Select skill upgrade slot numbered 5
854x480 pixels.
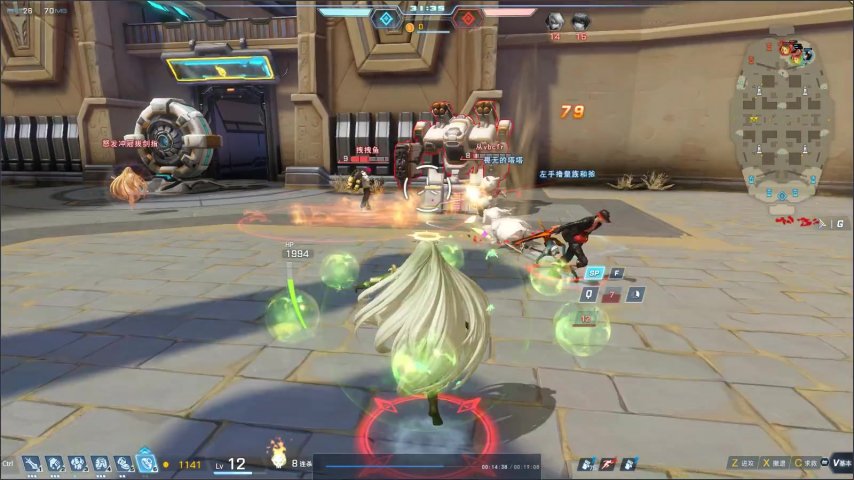tap(123, 464)
